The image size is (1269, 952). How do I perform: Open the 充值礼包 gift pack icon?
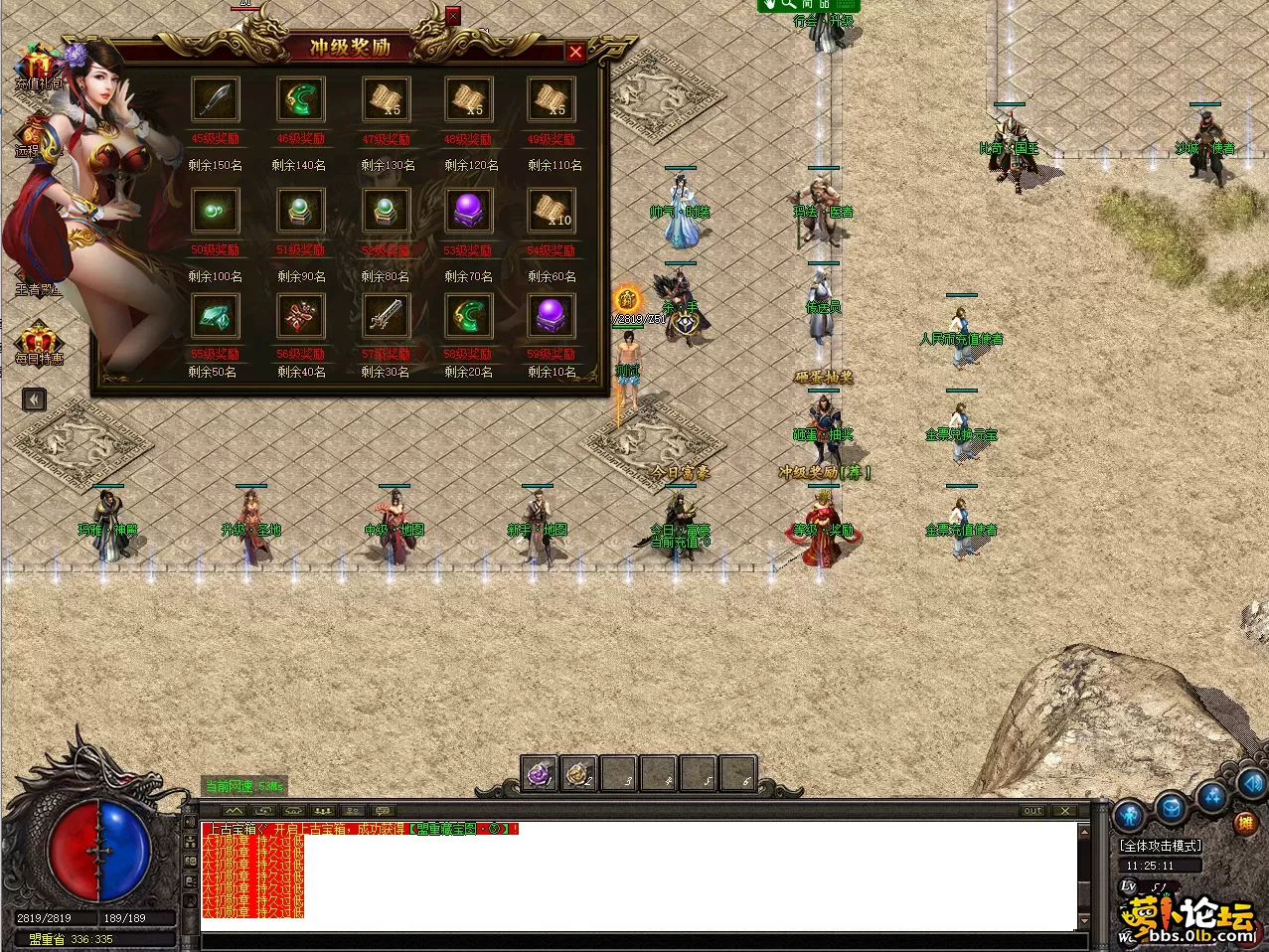(38, 68)
